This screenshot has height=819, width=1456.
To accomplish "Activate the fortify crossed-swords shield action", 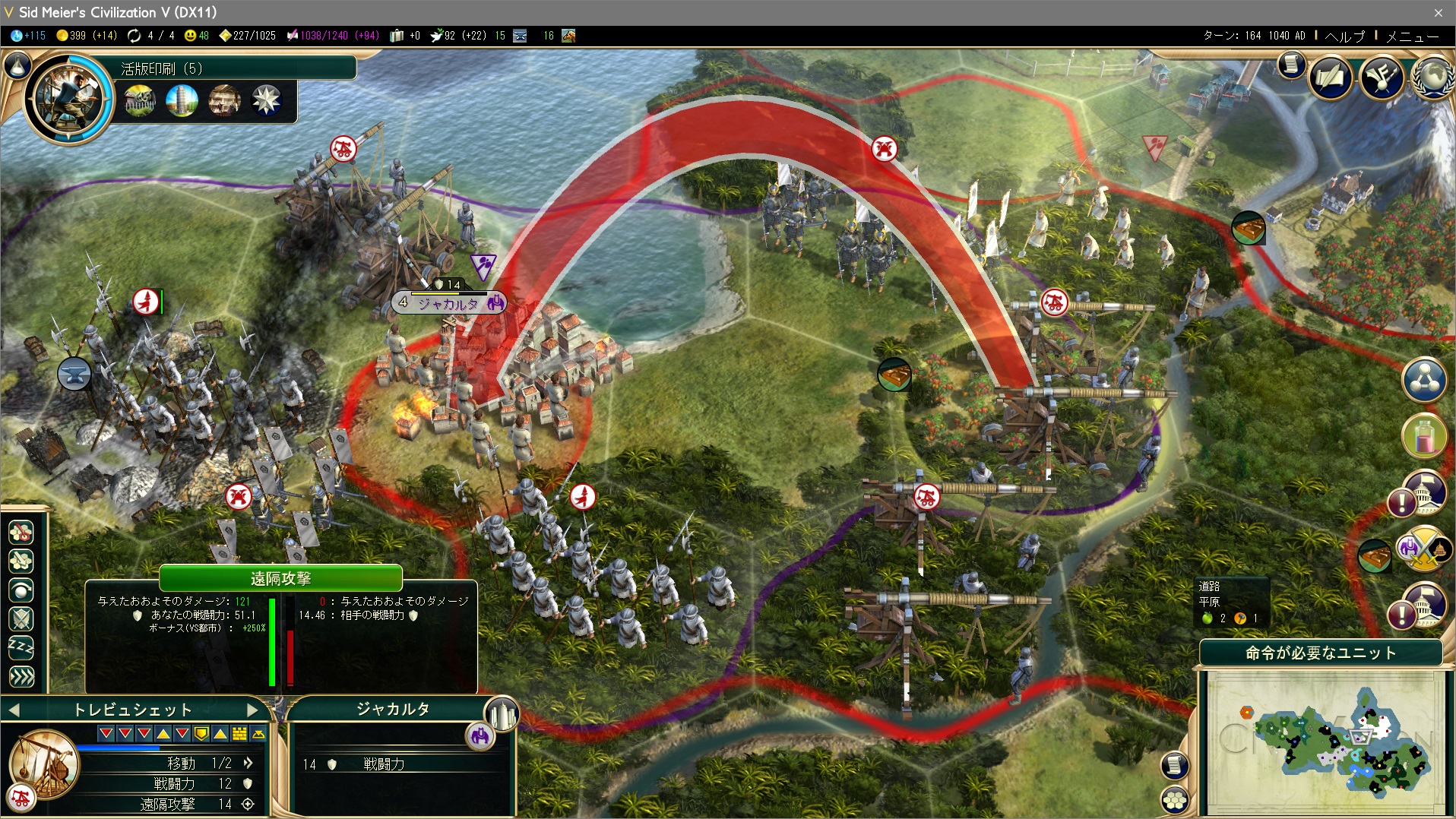I will point(21,619).
